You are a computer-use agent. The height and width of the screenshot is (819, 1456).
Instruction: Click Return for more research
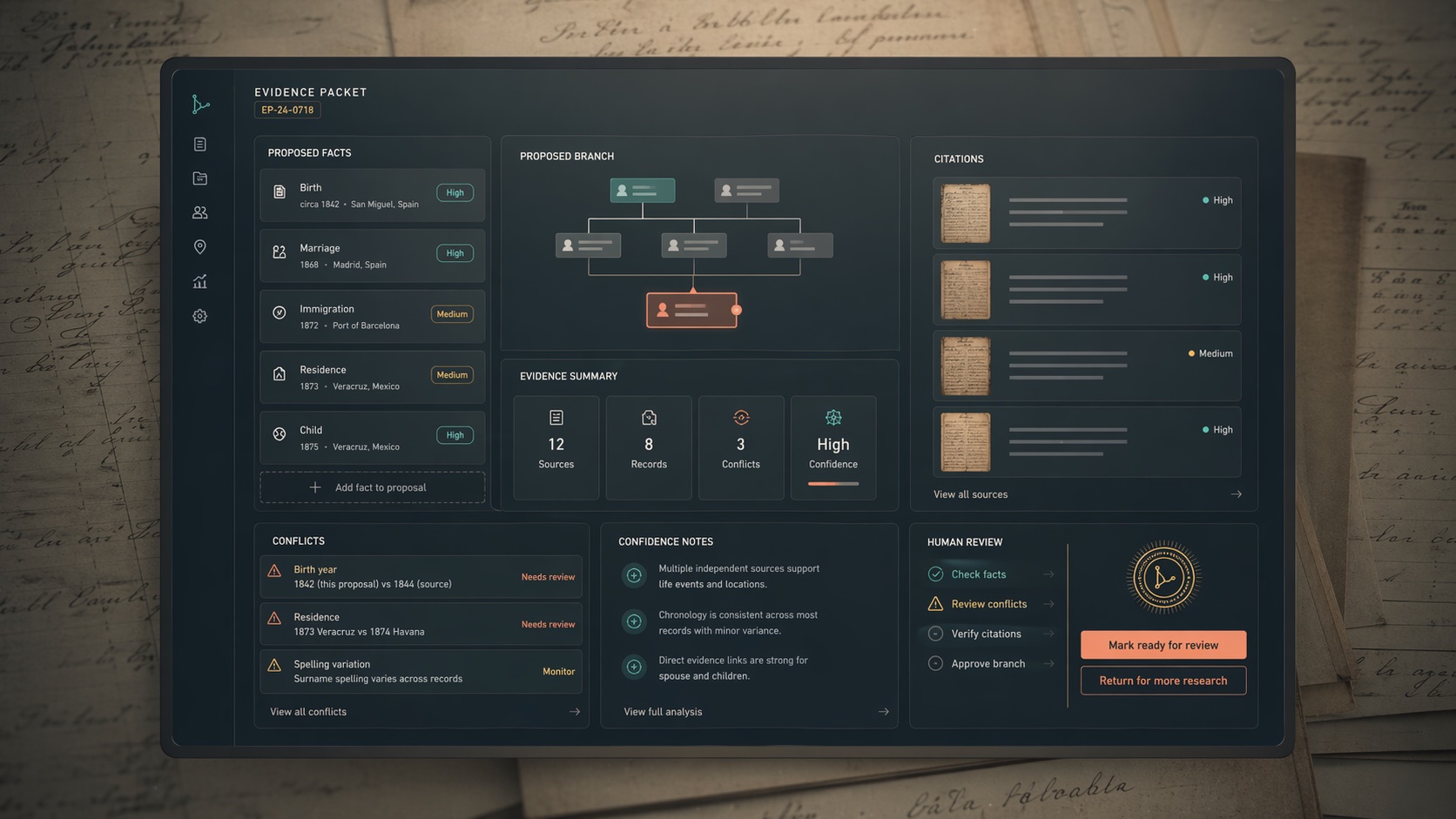pos(1163,680)
